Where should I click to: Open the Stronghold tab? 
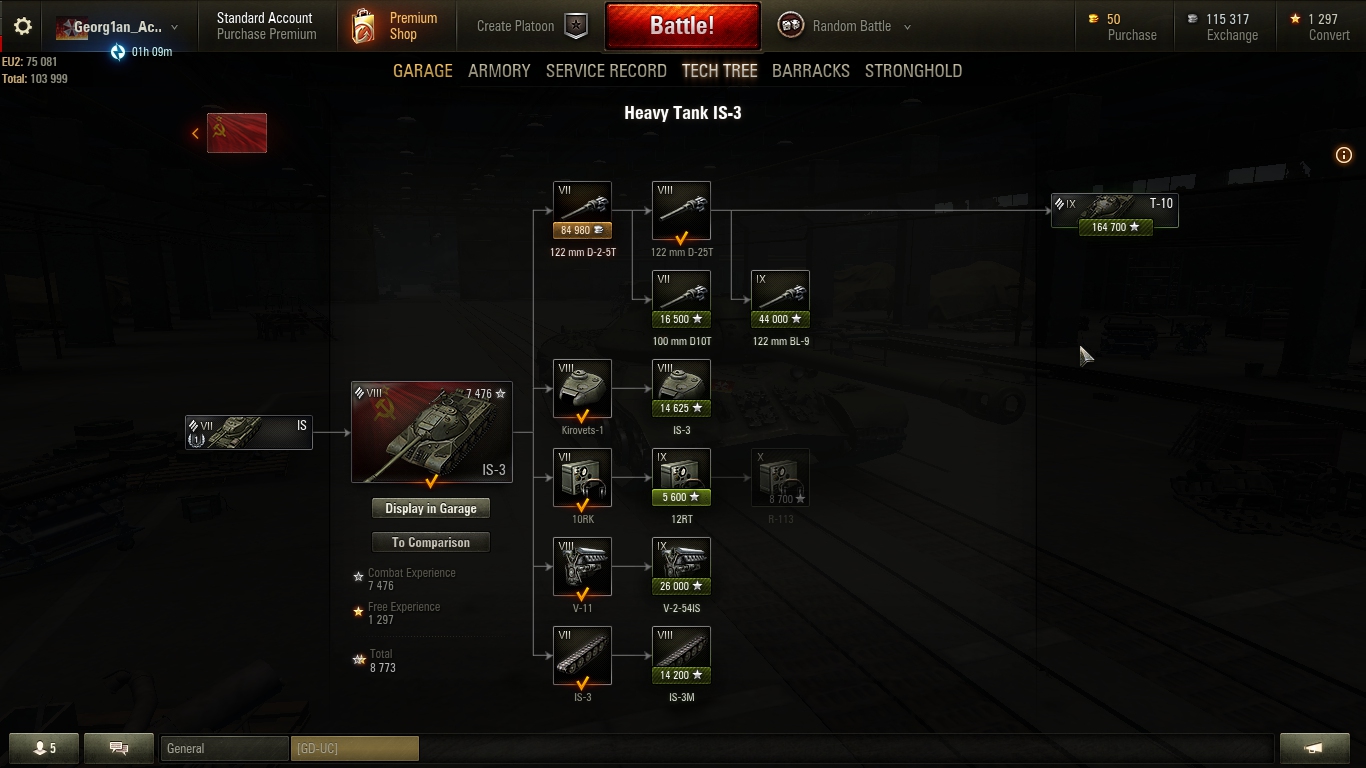pos(913,71)
